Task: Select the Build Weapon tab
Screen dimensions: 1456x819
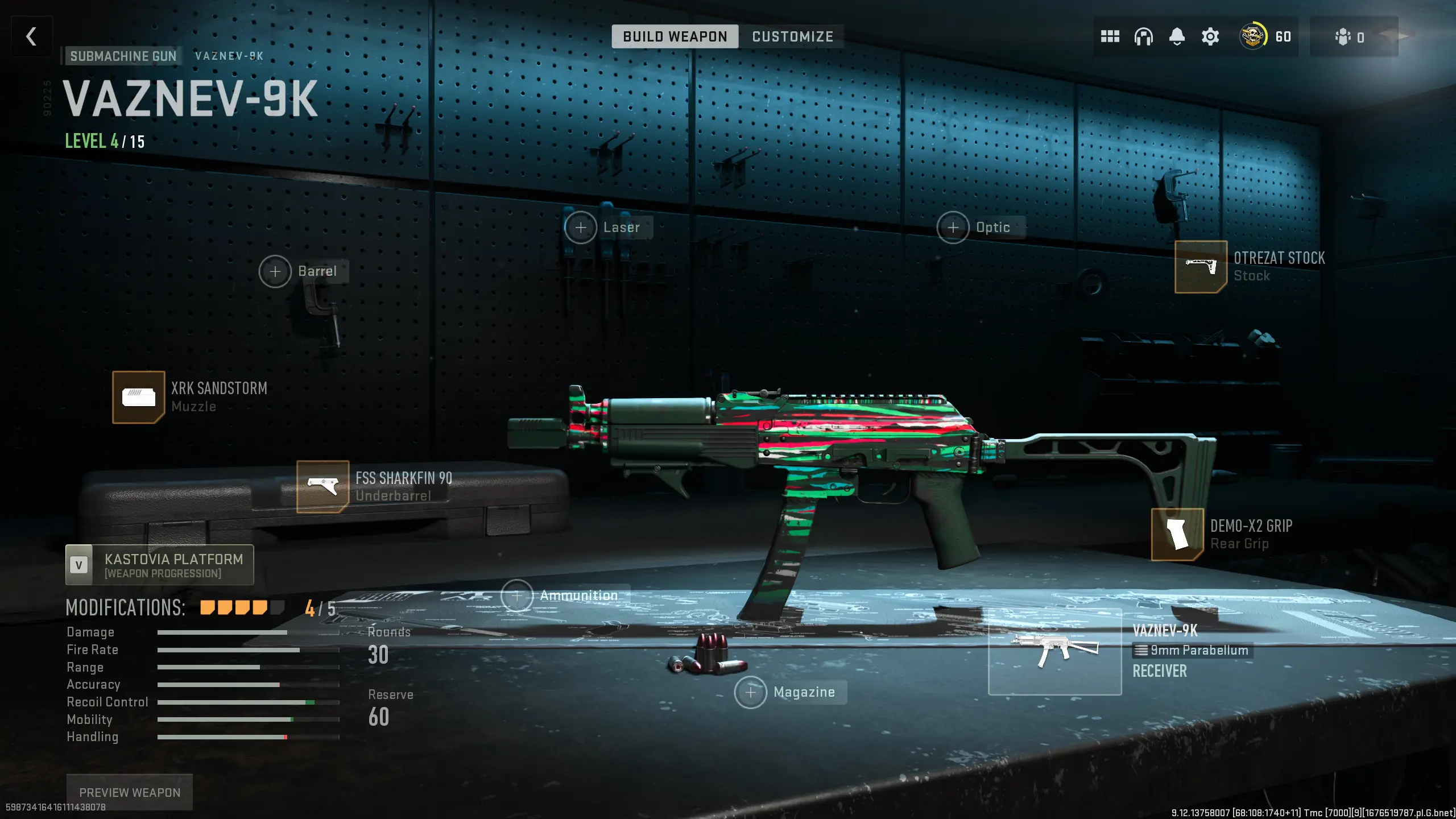Action: 675,36
